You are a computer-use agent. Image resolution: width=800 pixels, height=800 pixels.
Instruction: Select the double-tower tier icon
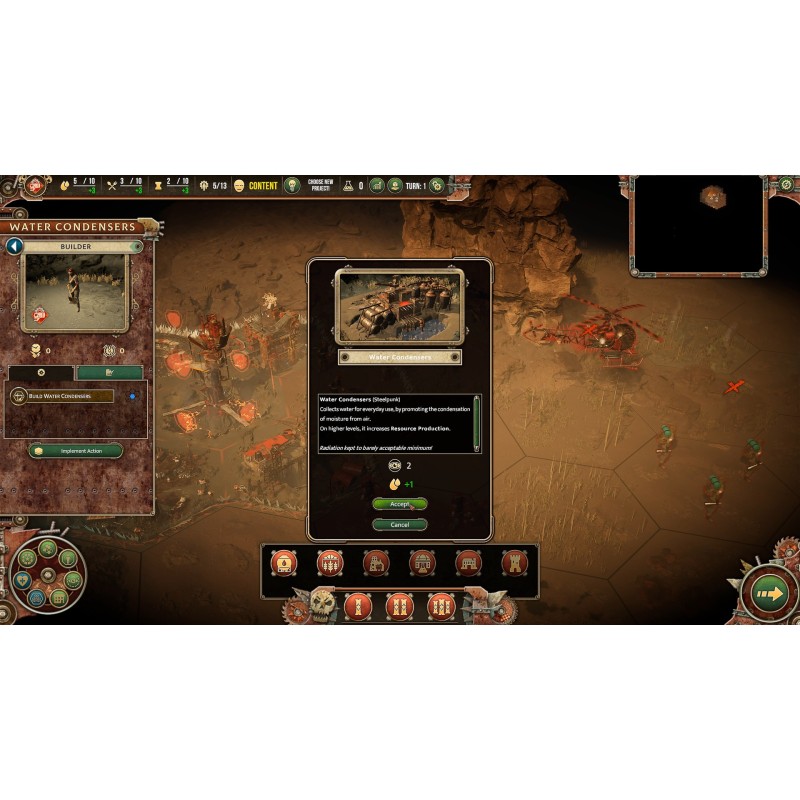(399, 606)
